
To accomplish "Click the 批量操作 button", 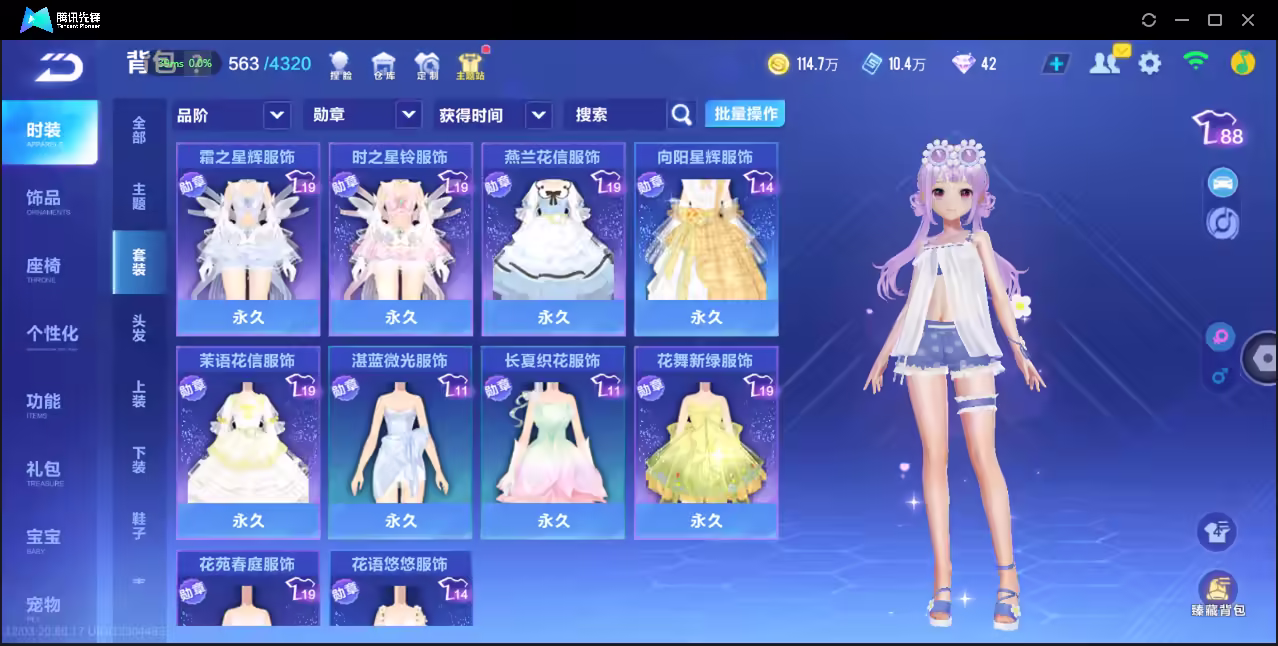I will (x=745, y=114).
